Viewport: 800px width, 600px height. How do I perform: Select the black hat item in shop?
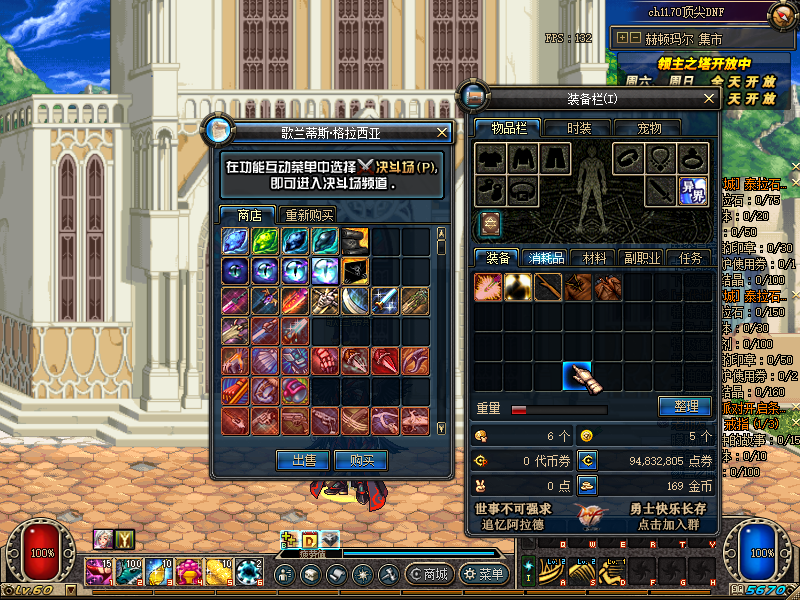click(x=355, y=240)
